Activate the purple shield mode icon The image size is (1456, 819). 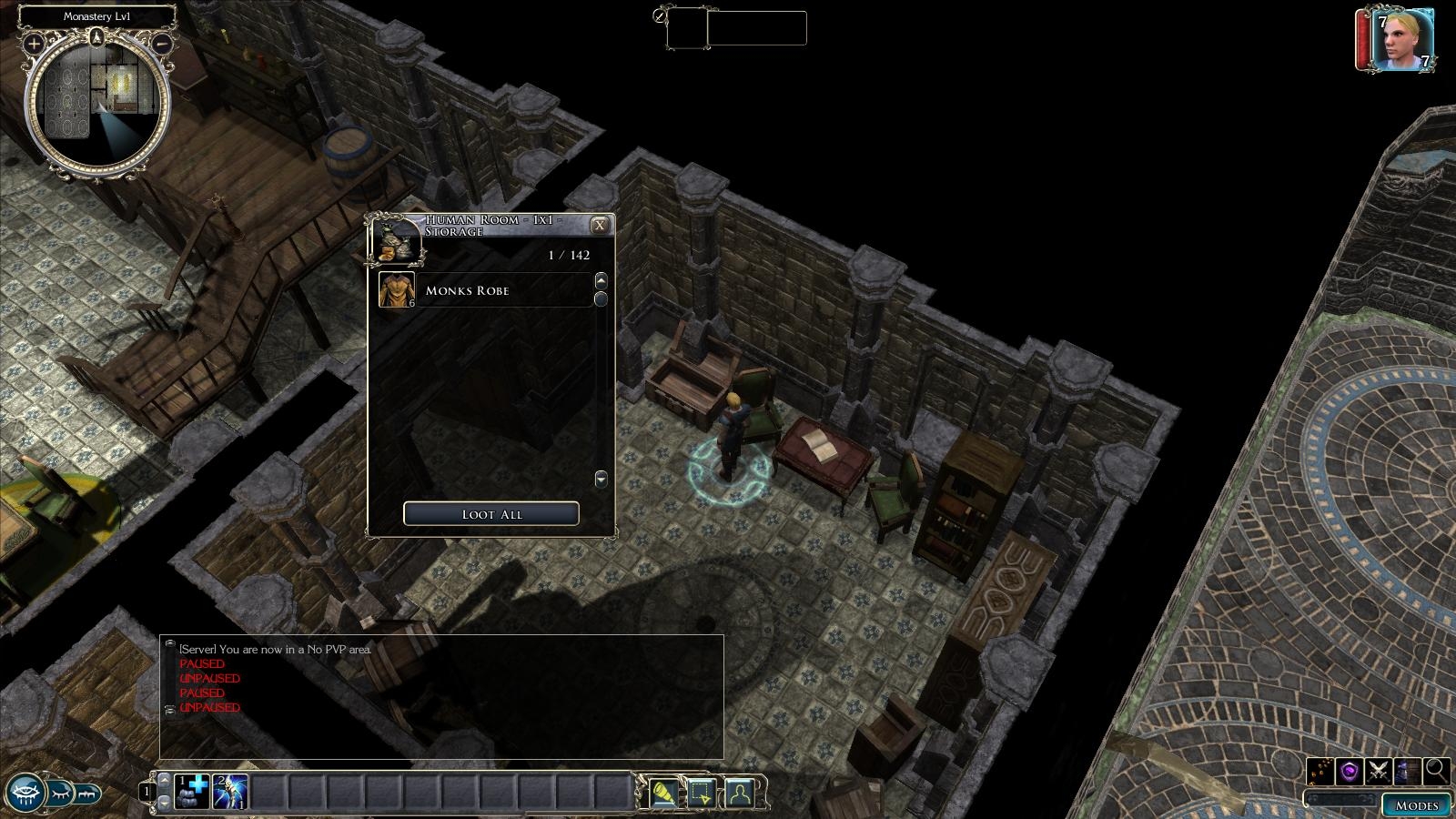pos(1350,771)
